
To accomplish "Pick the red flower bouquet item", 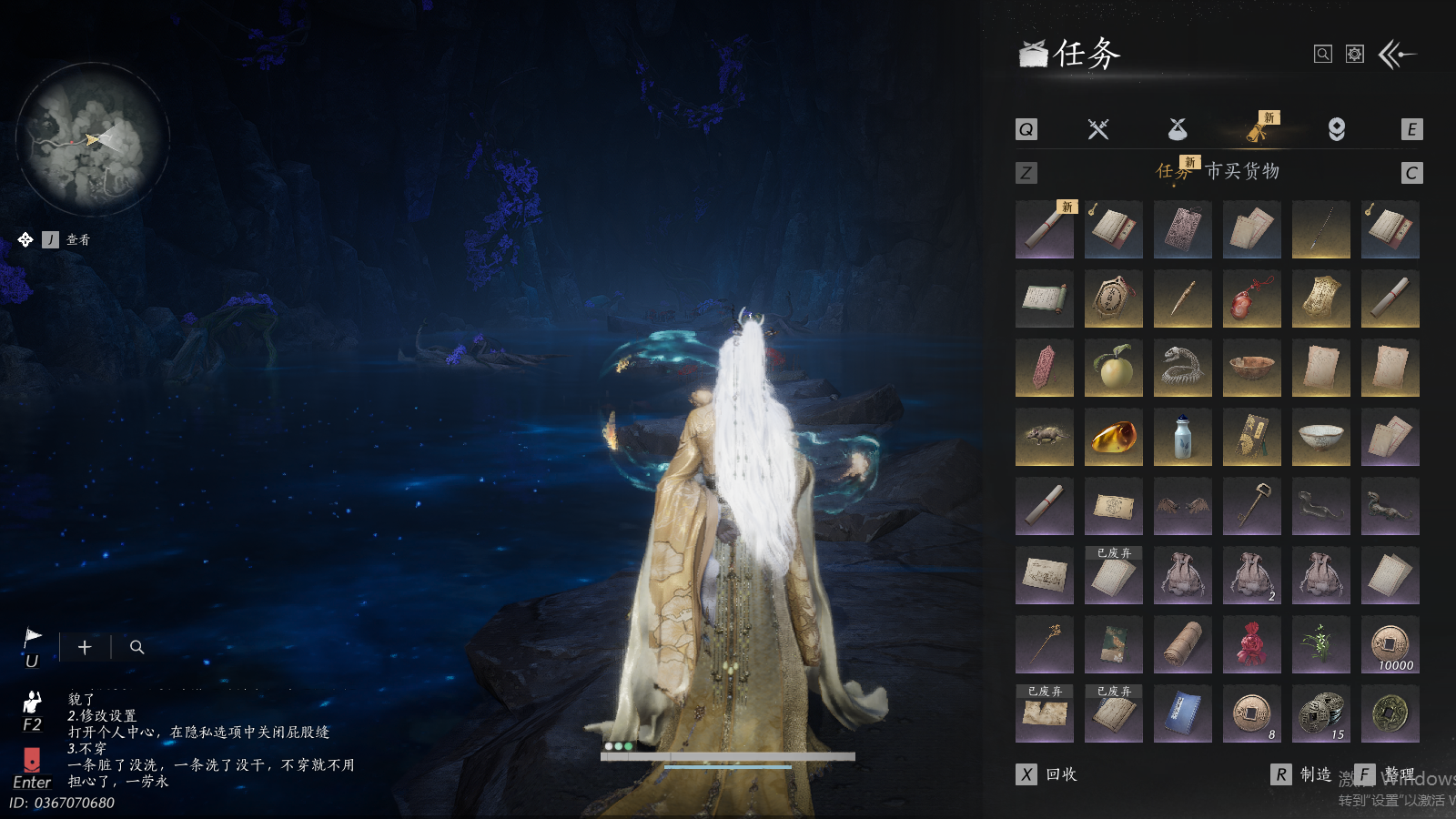I will click(x=1251, y=644).
